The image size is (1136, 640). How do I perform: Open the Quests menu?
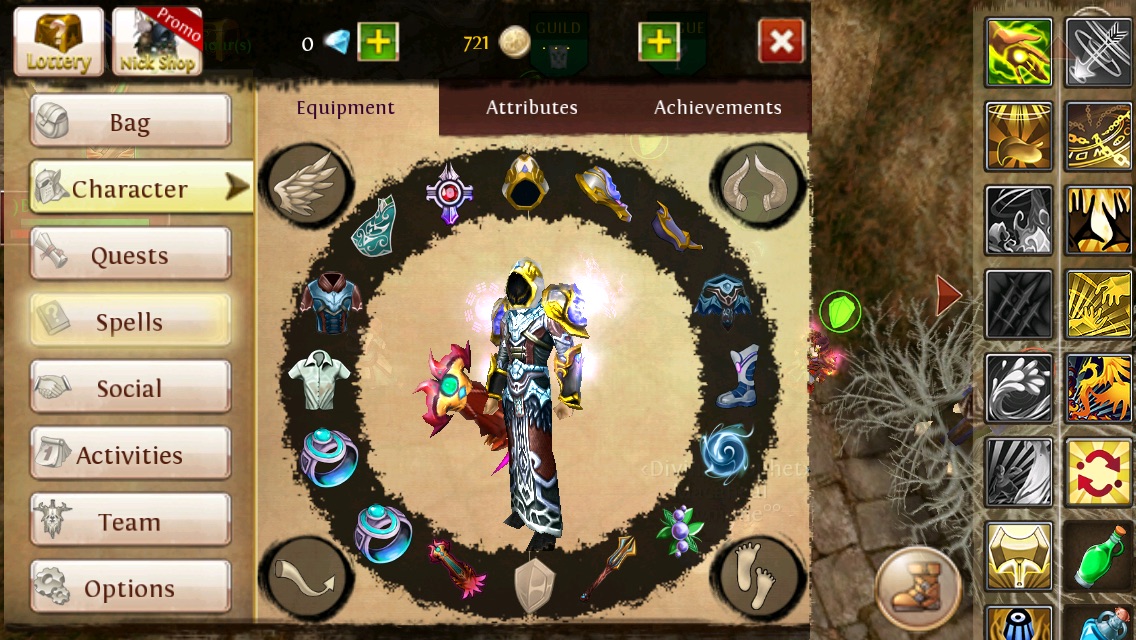130,255
